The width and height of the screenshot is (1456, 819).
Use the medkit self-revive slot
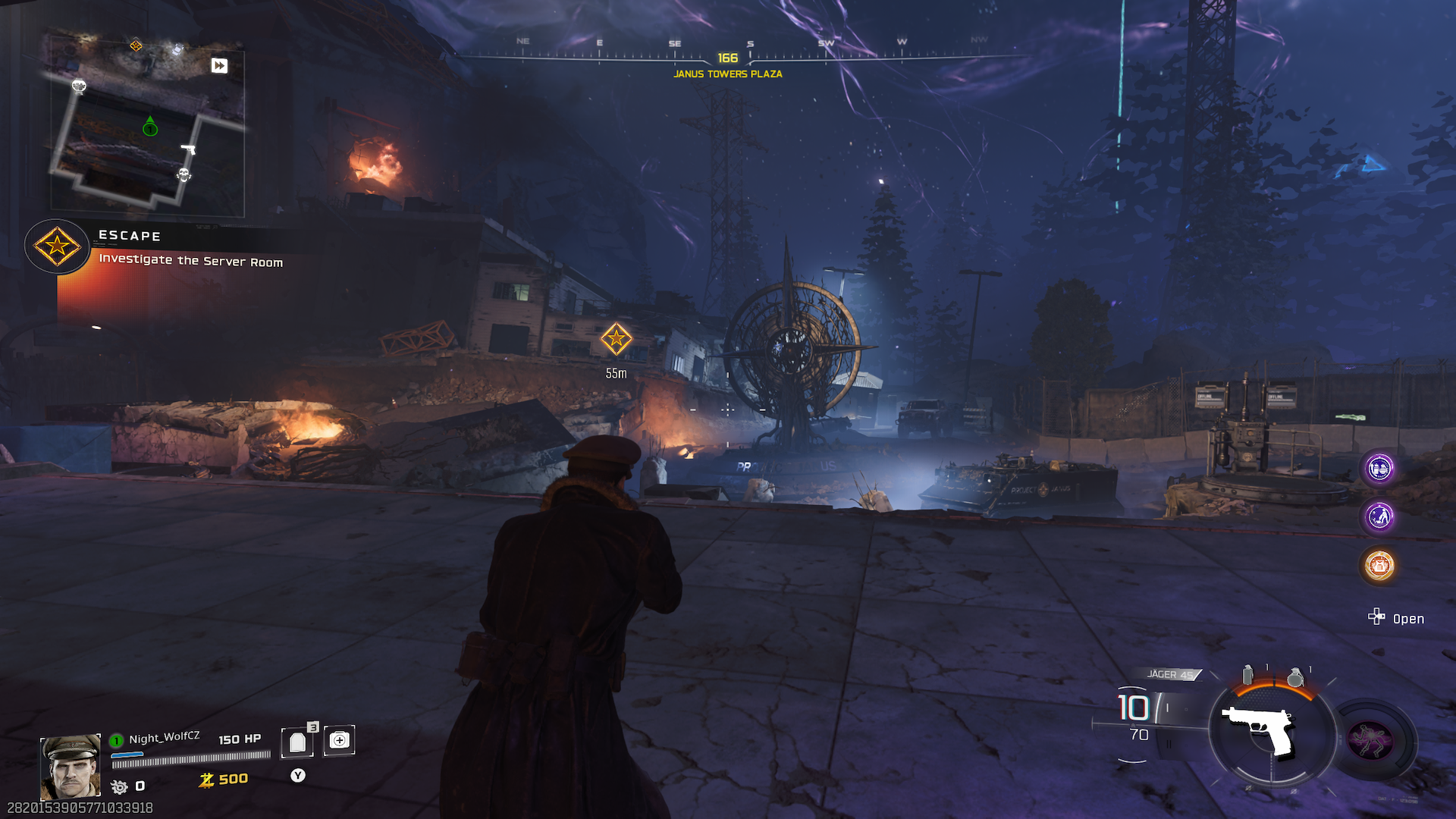coord(339,740)
